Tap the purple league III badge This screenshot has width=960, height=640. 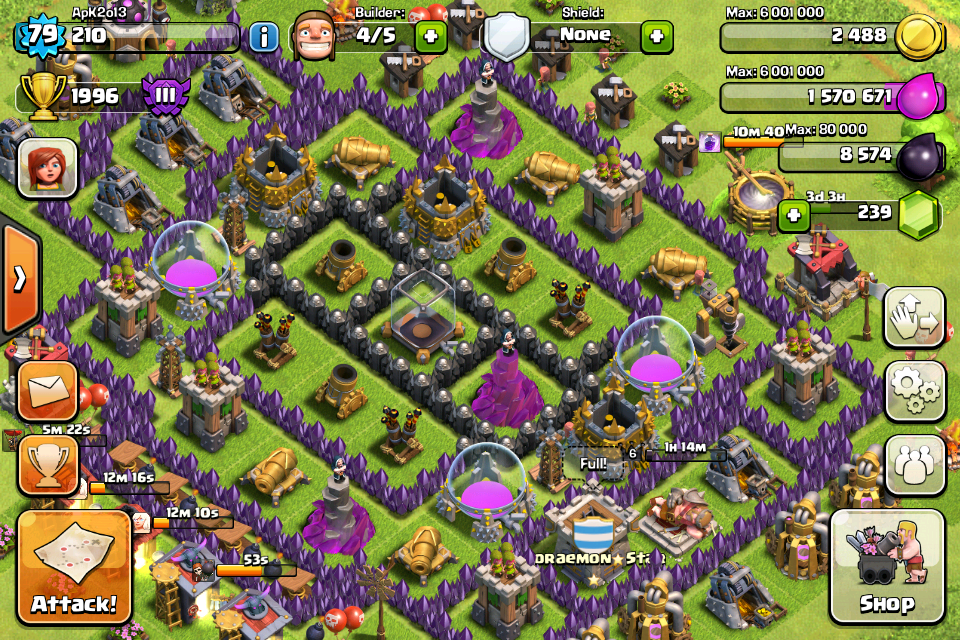pyautogui.click(x=161, y=96)
